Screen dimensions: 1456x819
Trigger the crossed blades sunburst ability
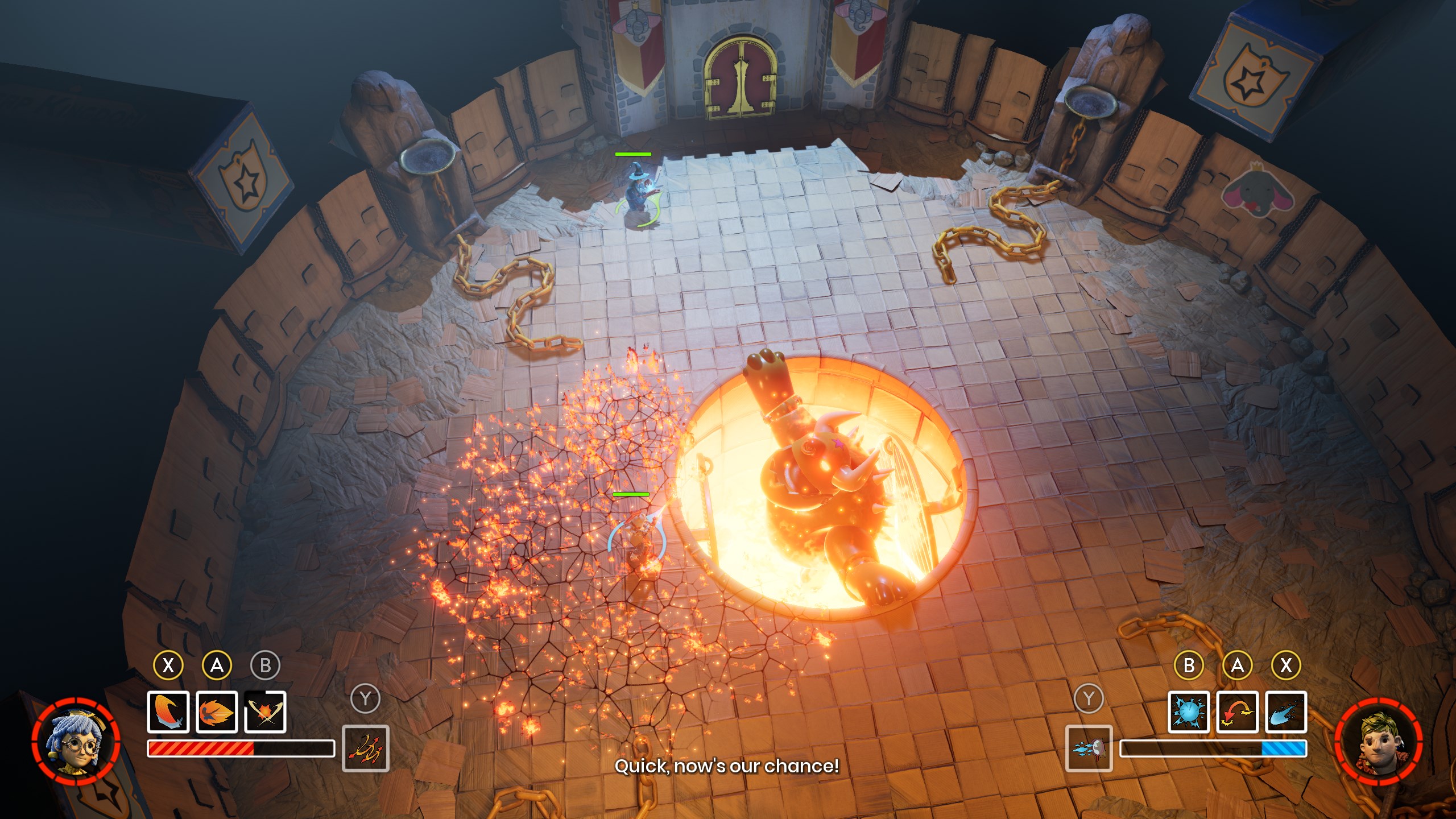[x=265, y=712]
